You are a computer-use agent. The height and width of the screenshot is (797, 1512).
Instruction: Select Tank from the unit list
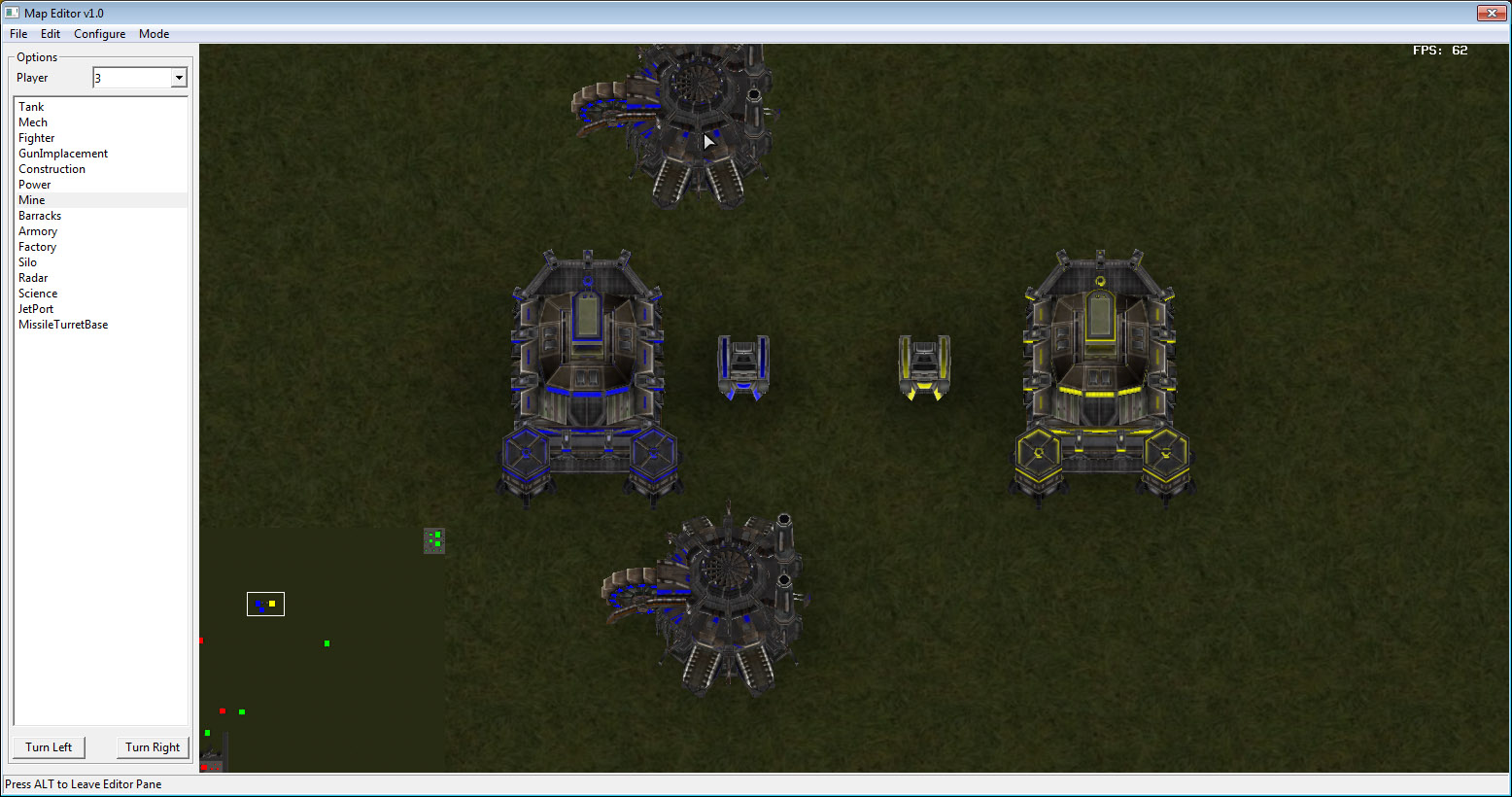point(30,106)
